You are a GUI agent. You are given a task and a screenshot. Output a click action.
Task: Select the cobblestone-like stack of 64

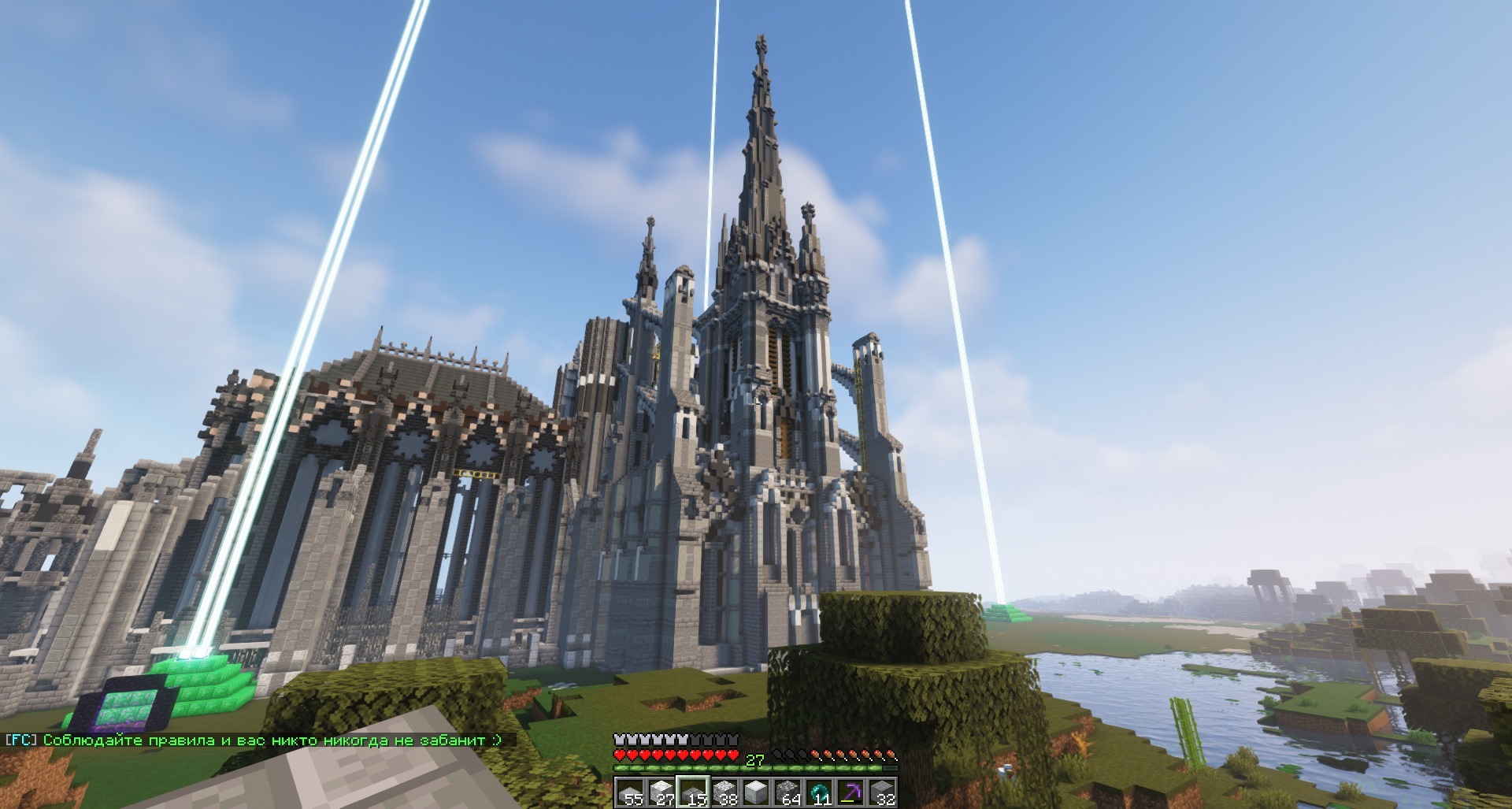[787, 792]
